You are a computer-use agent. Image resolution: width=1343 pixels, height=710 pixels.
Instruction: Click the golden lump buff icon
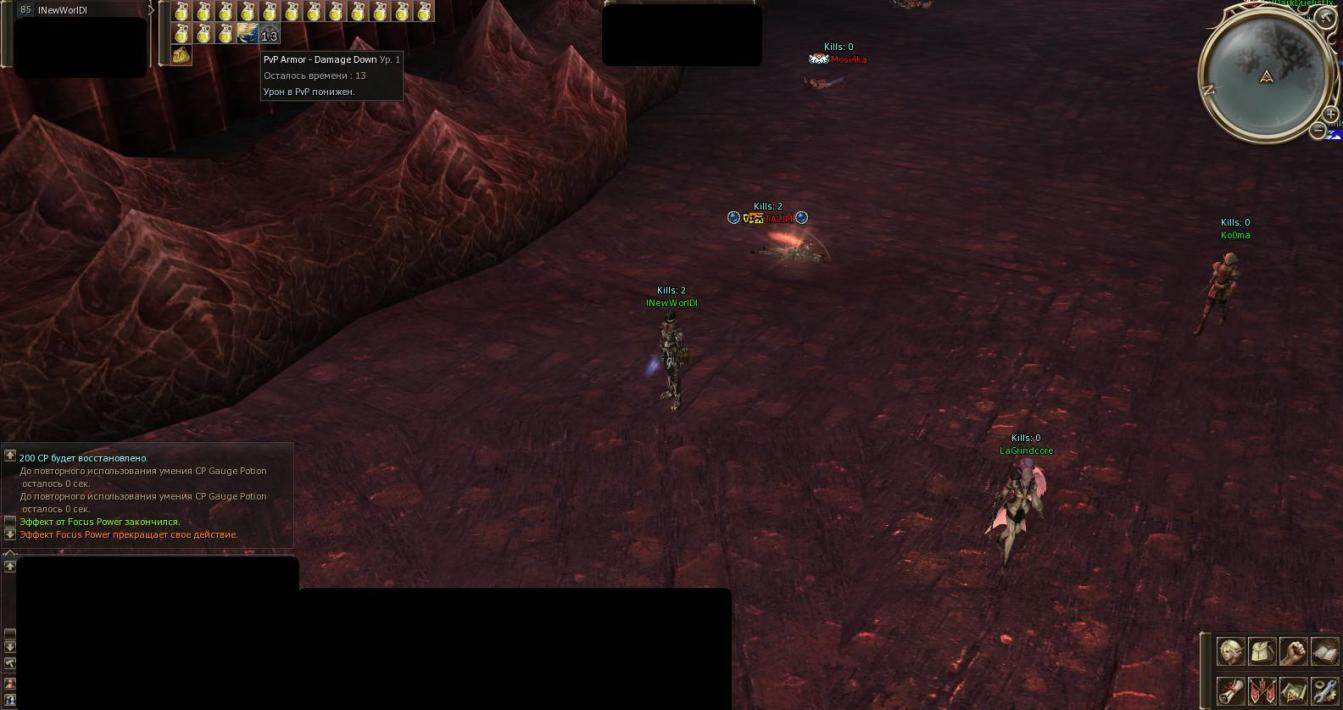181,55
